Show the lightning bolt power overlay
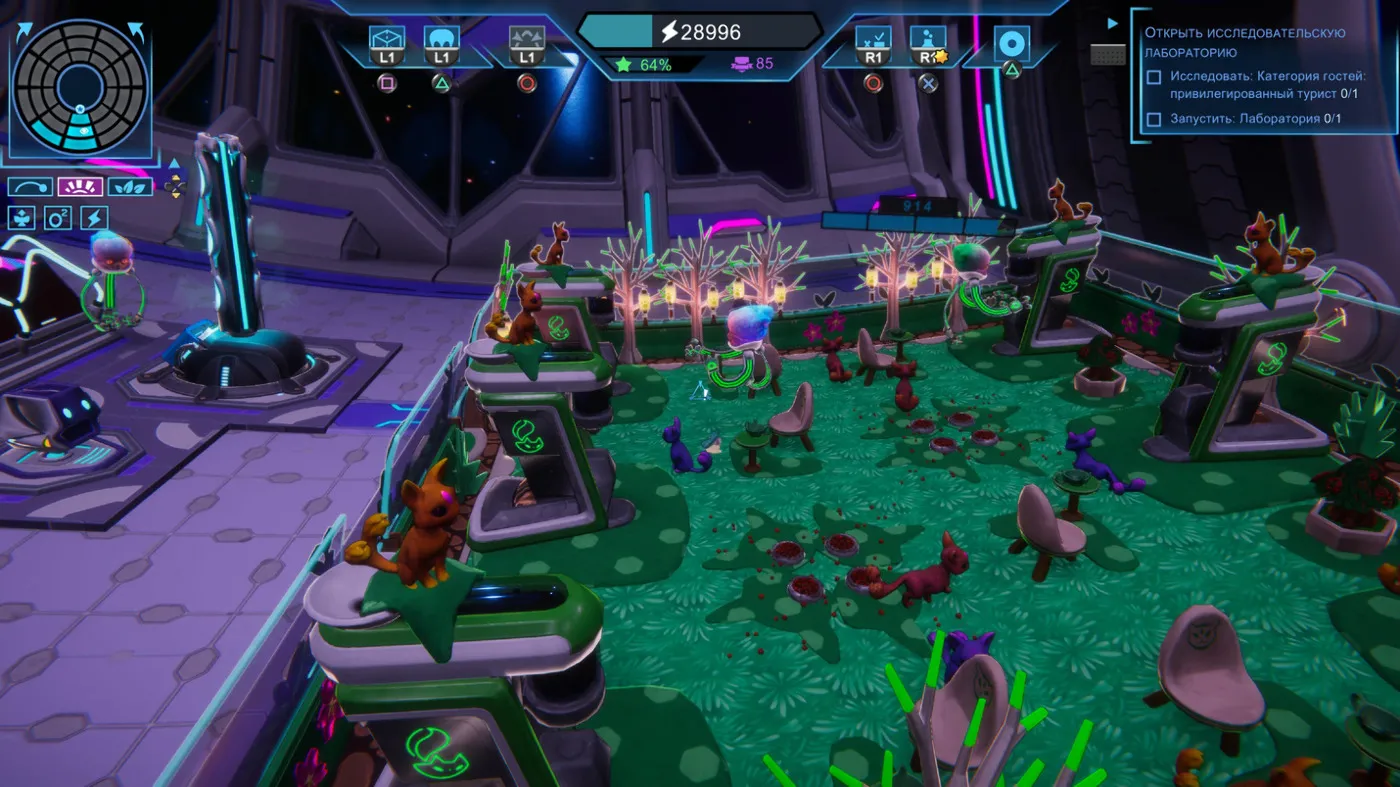Image resolution: width=1400 pixels, height=787 pixels. click(93, 218)
